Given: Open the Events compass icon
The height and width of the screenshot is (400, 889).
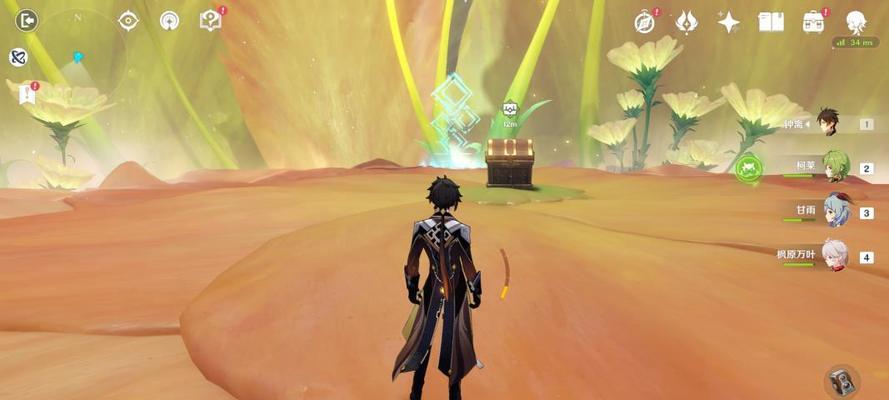Looking at the screenshot, I should point(645,22).
